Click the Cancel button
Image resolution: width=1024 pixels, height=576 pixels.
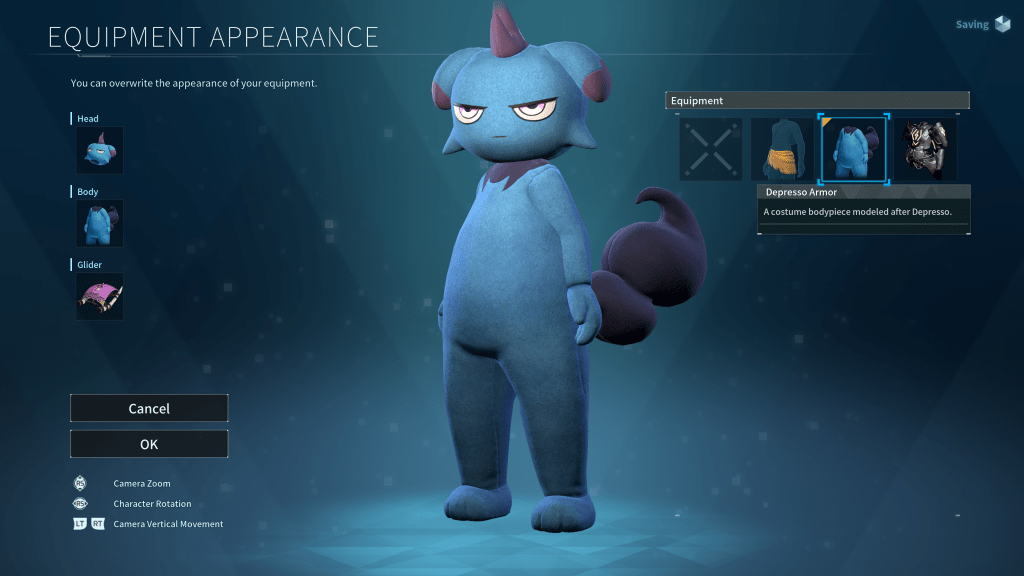point(149,408)
